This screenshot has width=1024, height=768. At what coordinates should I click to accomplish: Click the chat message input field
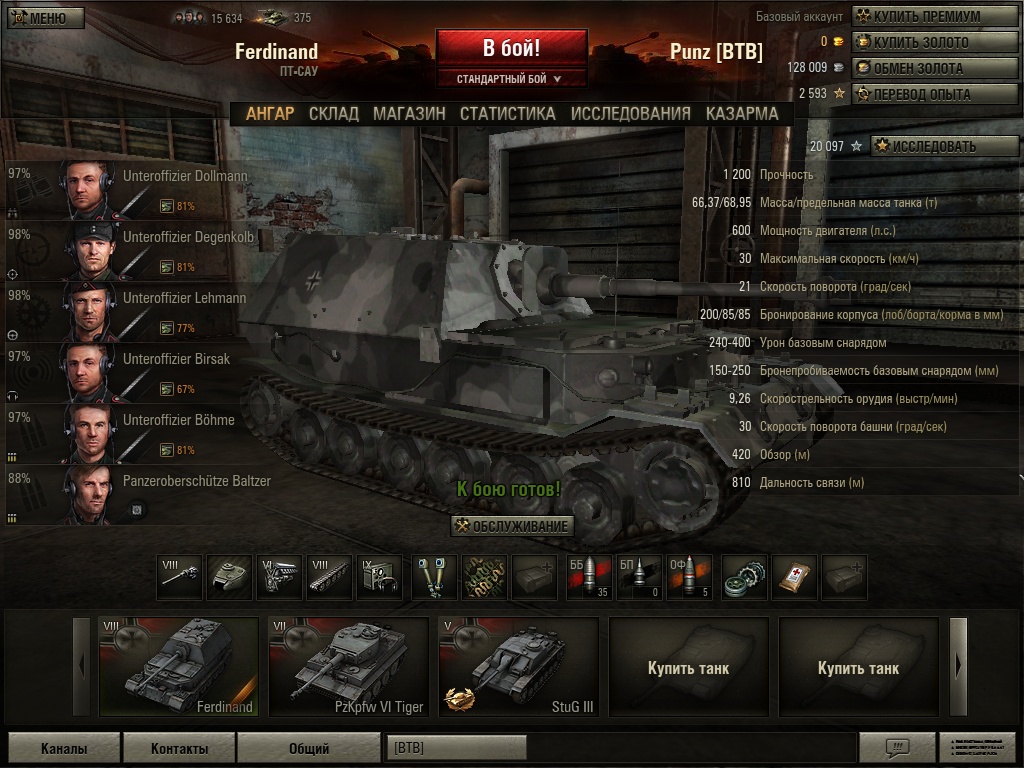(x=620, y=748)
